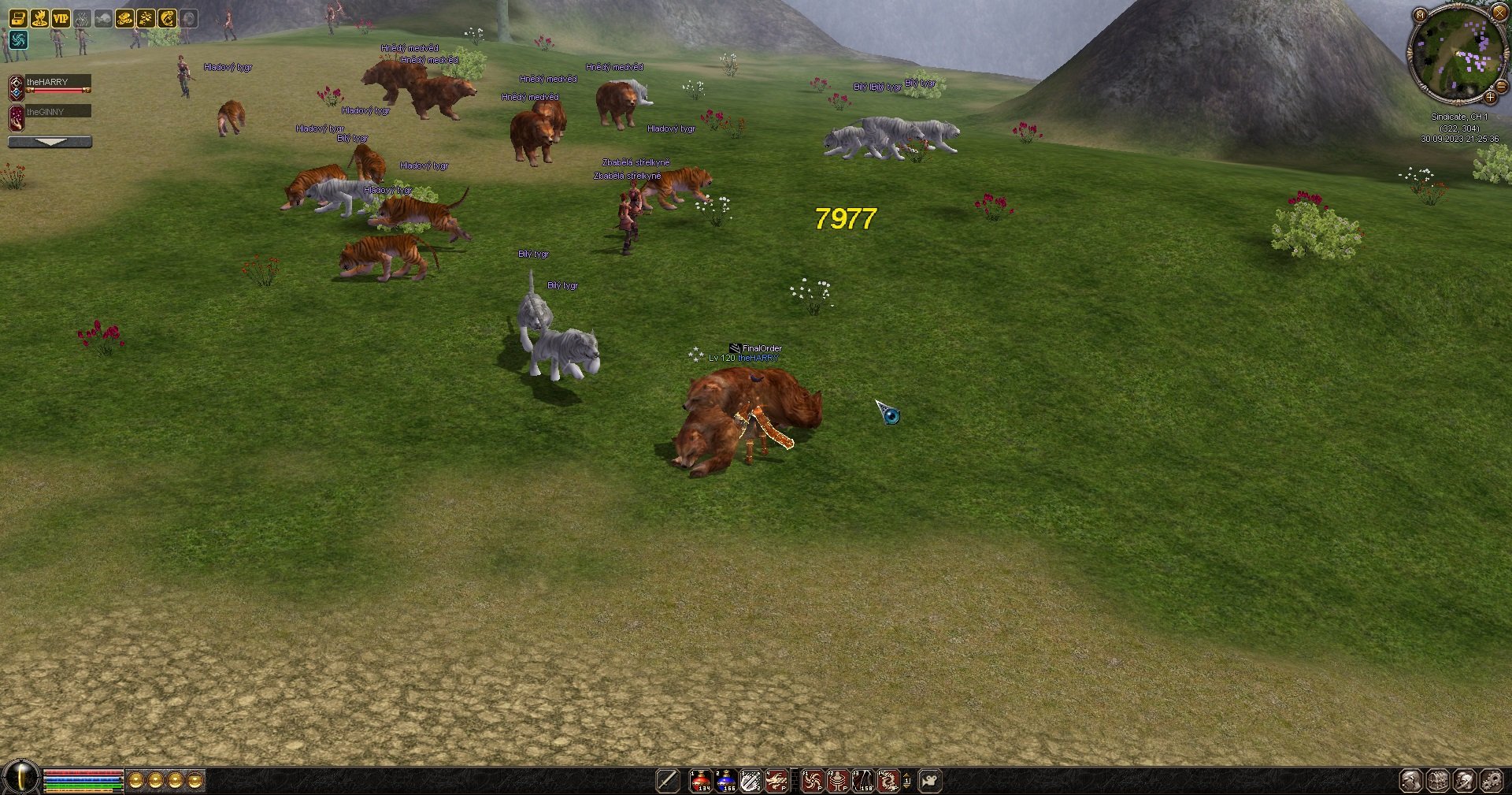Activate the F2 aura skill

pos(838,780)
